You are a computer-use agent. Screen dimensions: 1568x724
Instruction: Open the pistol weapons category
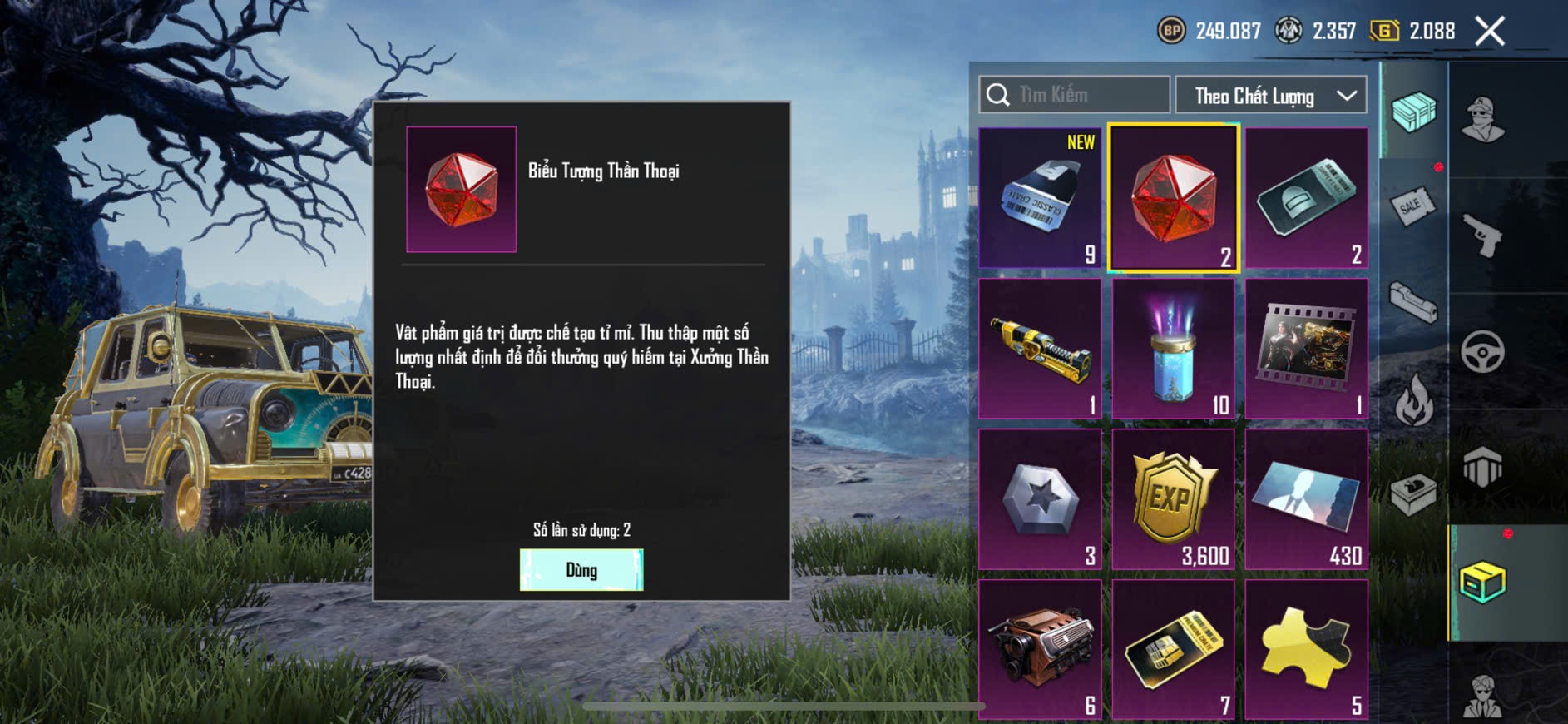coord(1482,236)
